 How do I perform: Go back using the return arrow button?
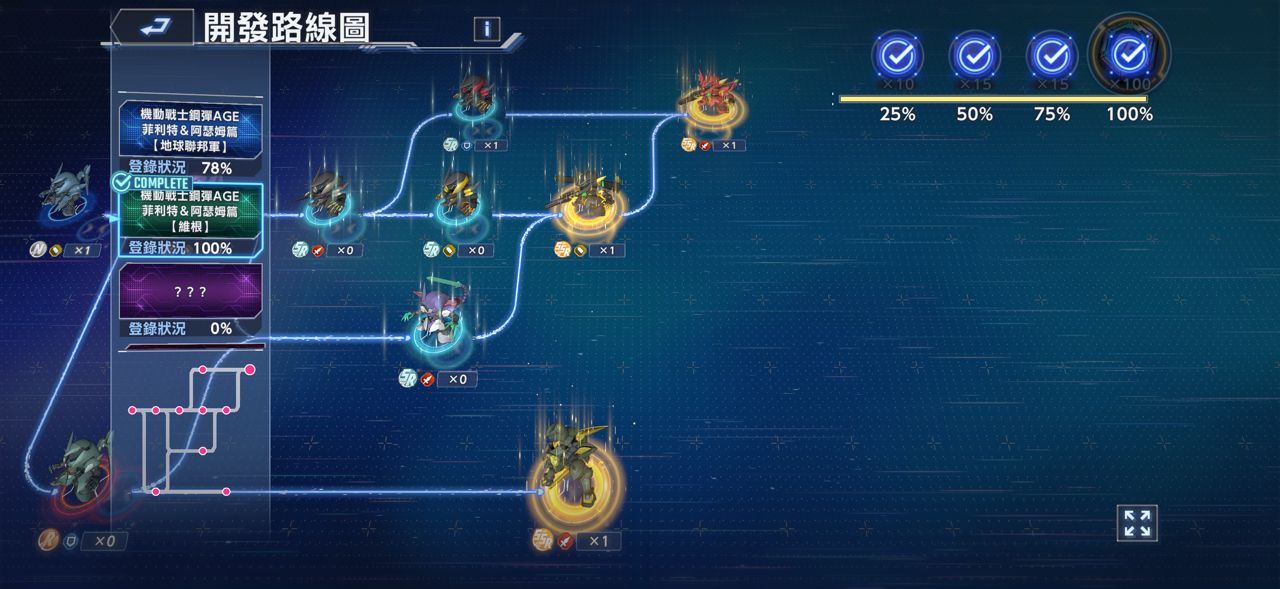153,27
